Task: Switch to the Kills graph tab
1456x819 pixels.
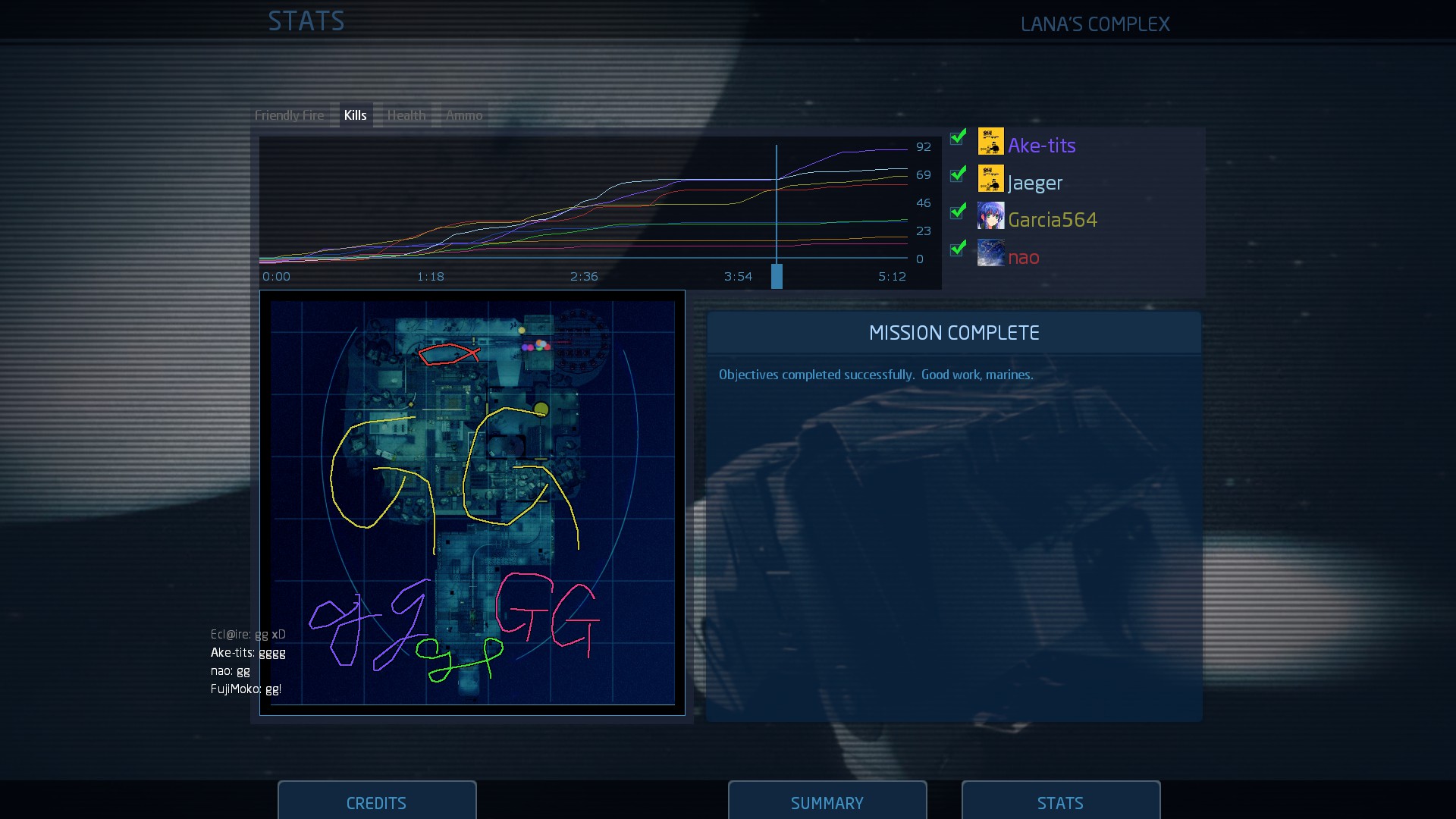Action: point(355,115)
